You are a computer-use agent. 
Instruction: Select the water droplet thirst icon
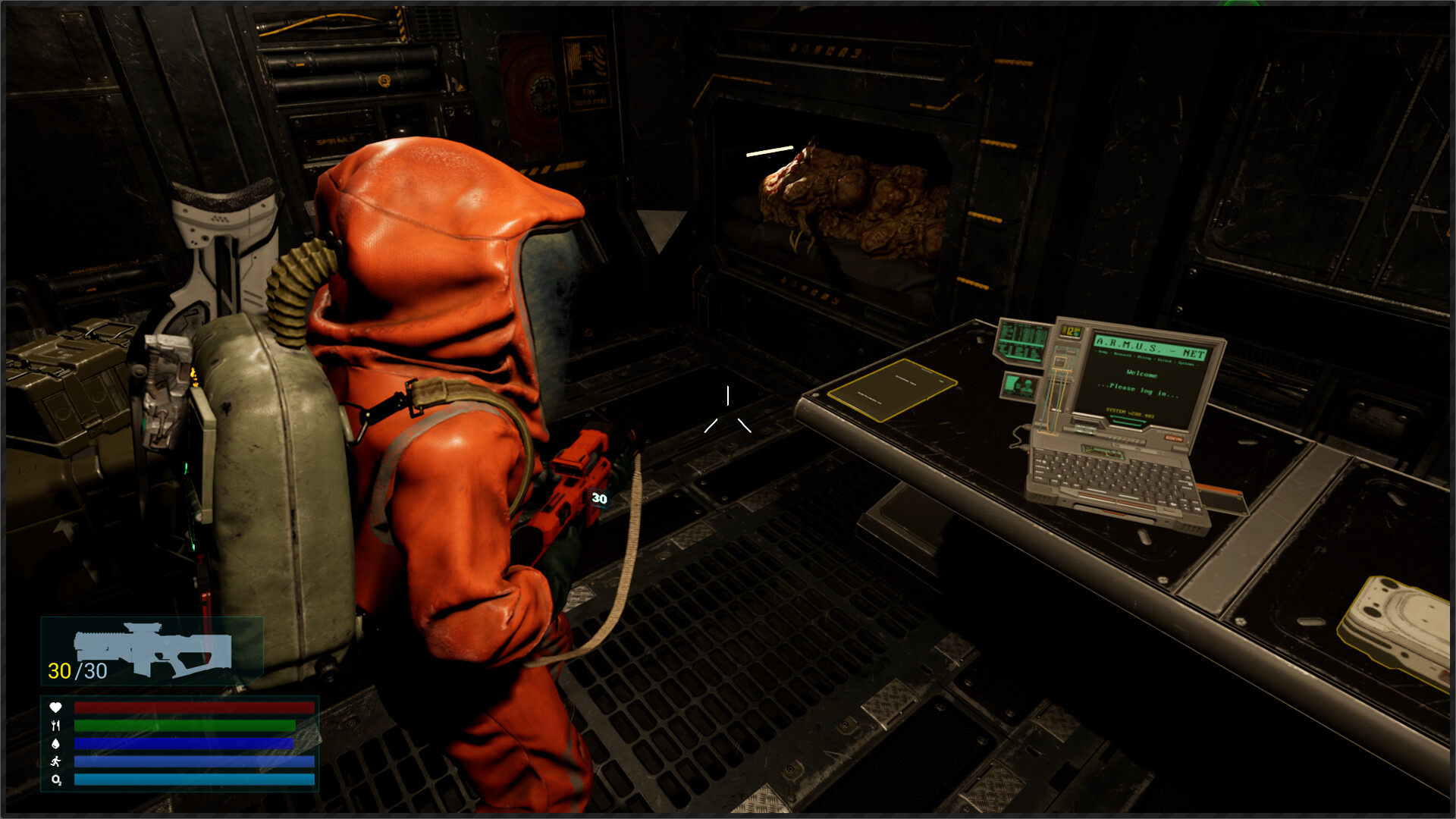(x=55, y=744)
